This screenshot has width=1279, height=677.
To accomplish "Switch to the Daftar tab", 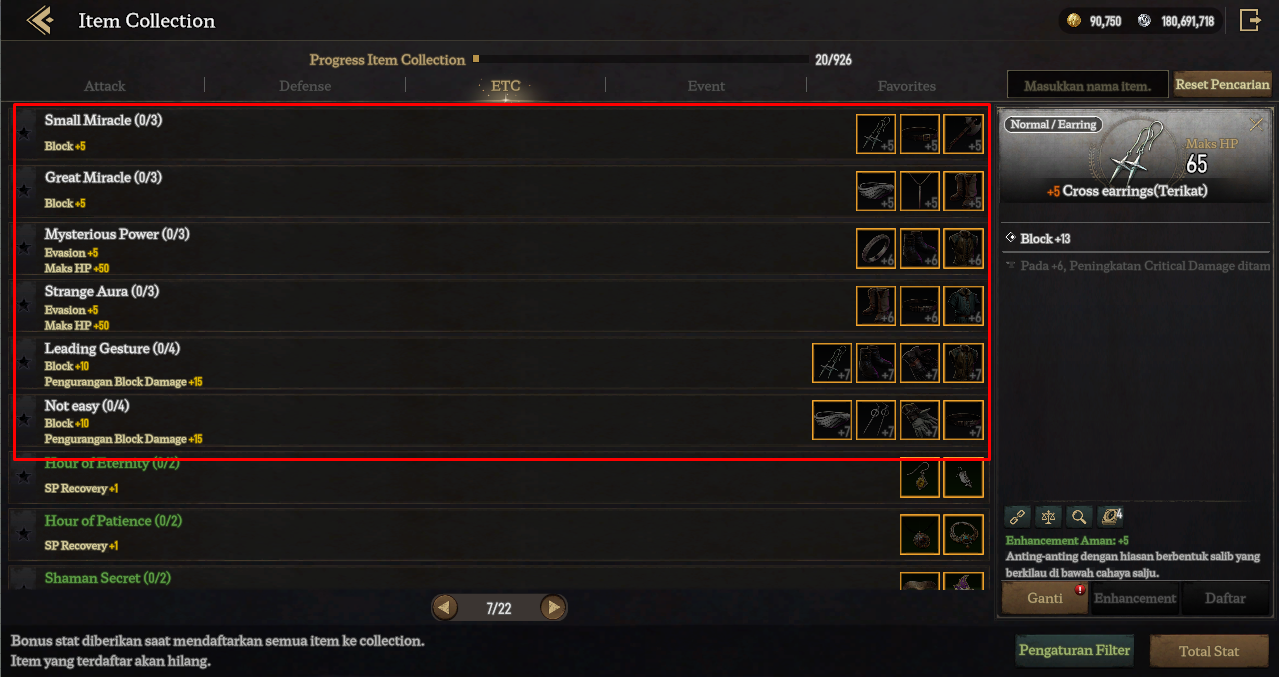I will point(1225,598).
